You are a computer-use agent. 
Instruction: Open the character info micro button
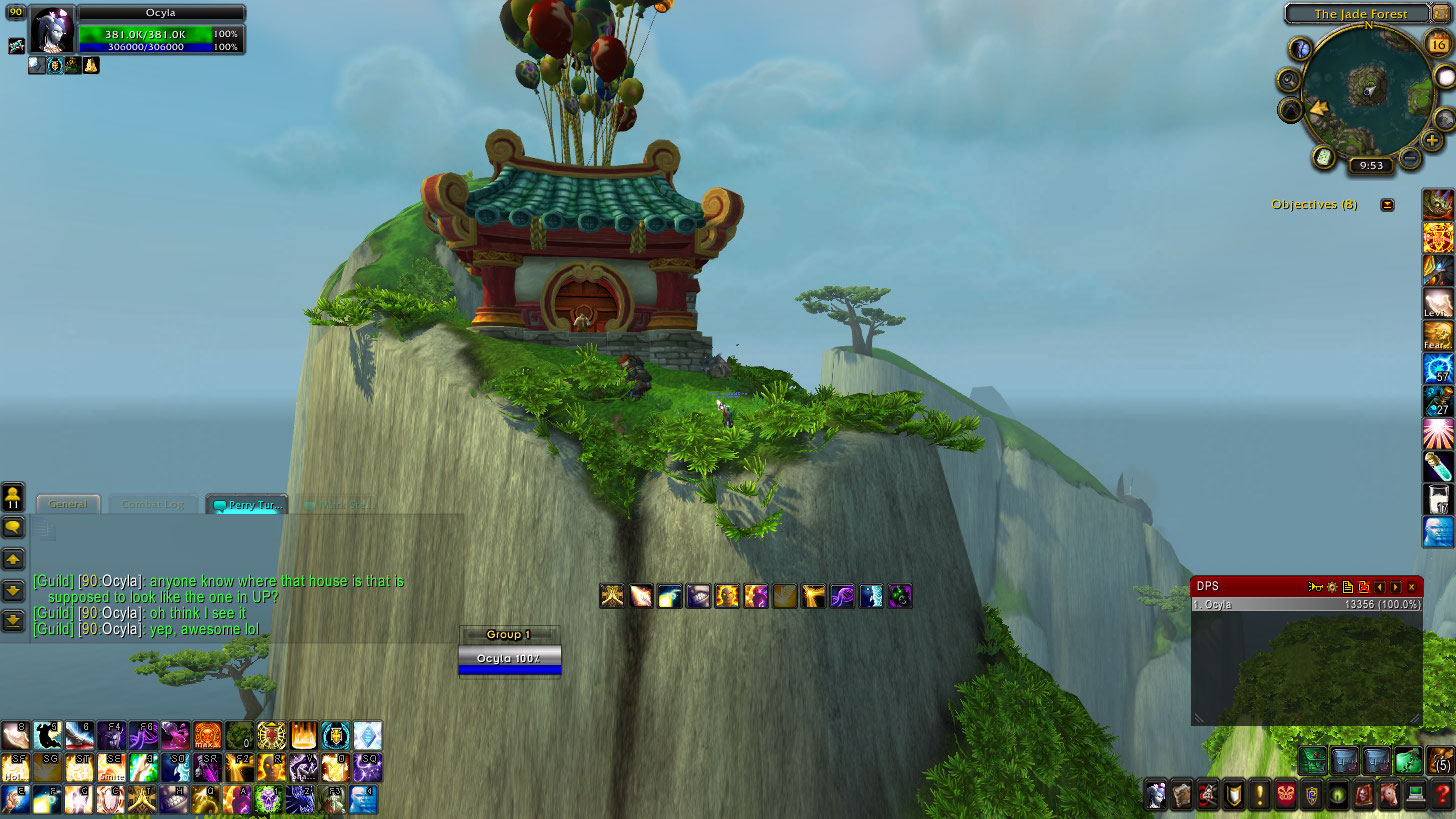pyautogui.click(x=1156, y=794)
